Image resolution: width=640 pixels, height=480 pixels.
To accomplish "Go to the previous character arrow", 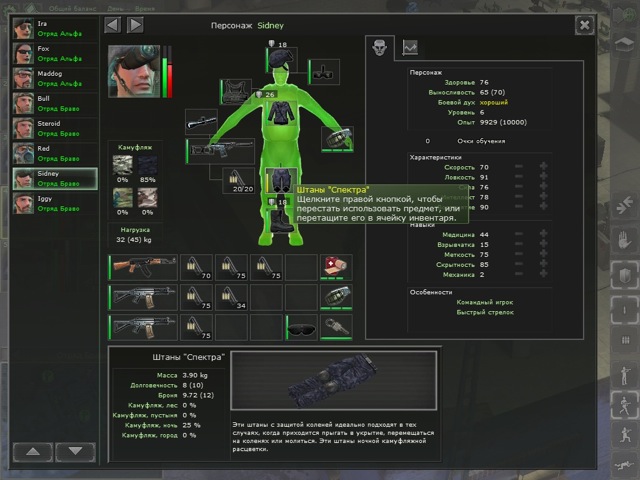I will (112, 24).
